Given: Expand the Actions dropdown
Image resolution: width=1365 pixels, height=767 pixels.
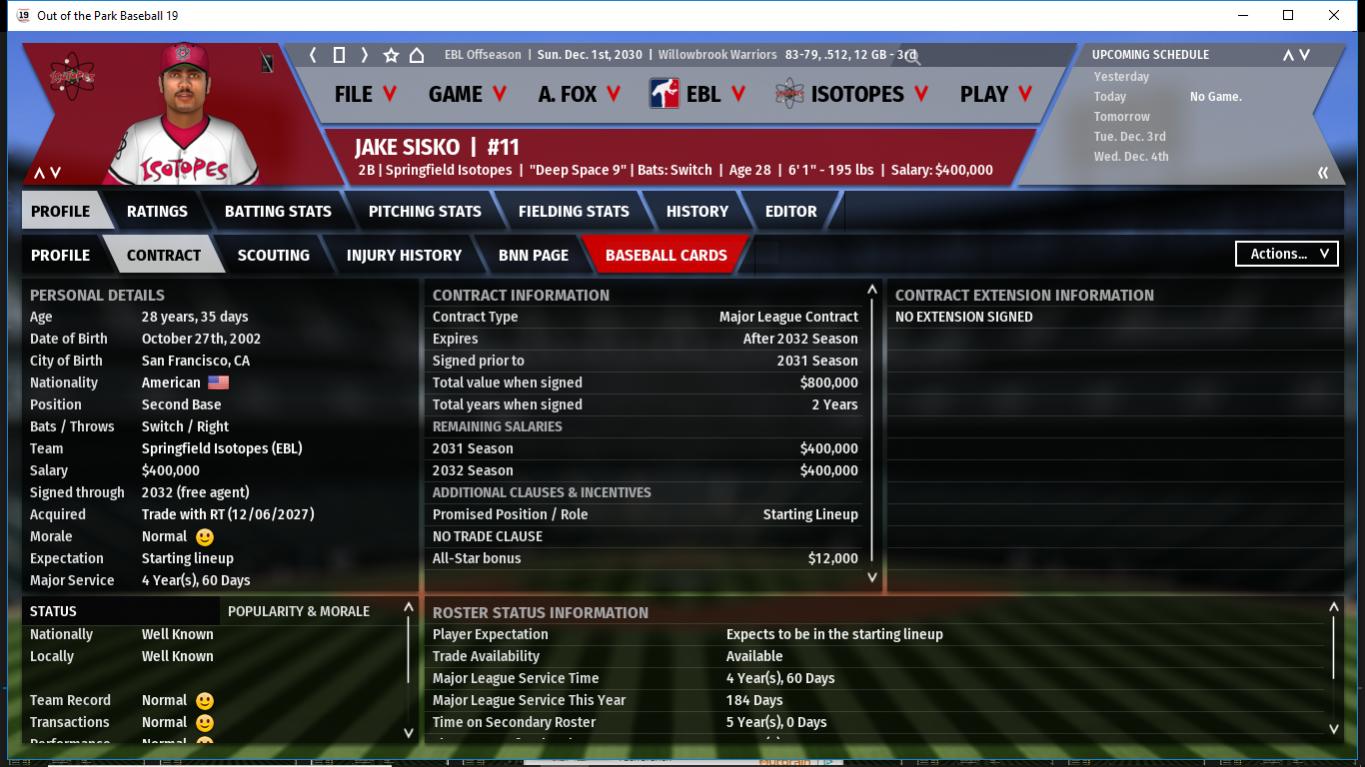Looking at the screenshot, I should click(1287, 254).
